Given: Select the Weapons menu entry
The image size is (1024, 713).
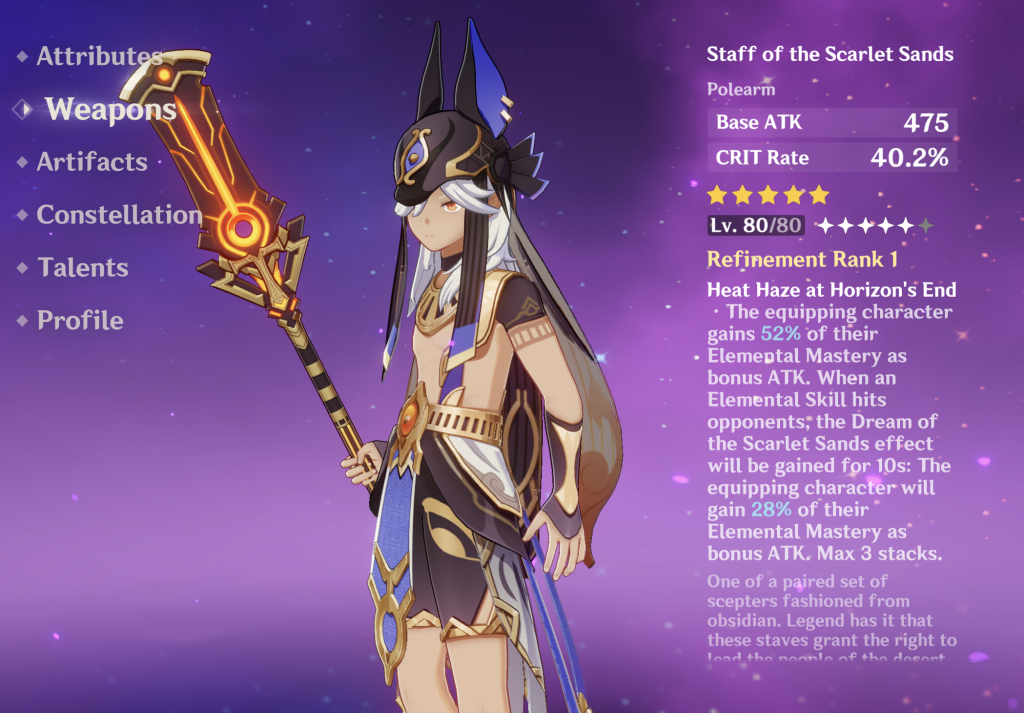Looking at the screenshot, I should 110,110.
